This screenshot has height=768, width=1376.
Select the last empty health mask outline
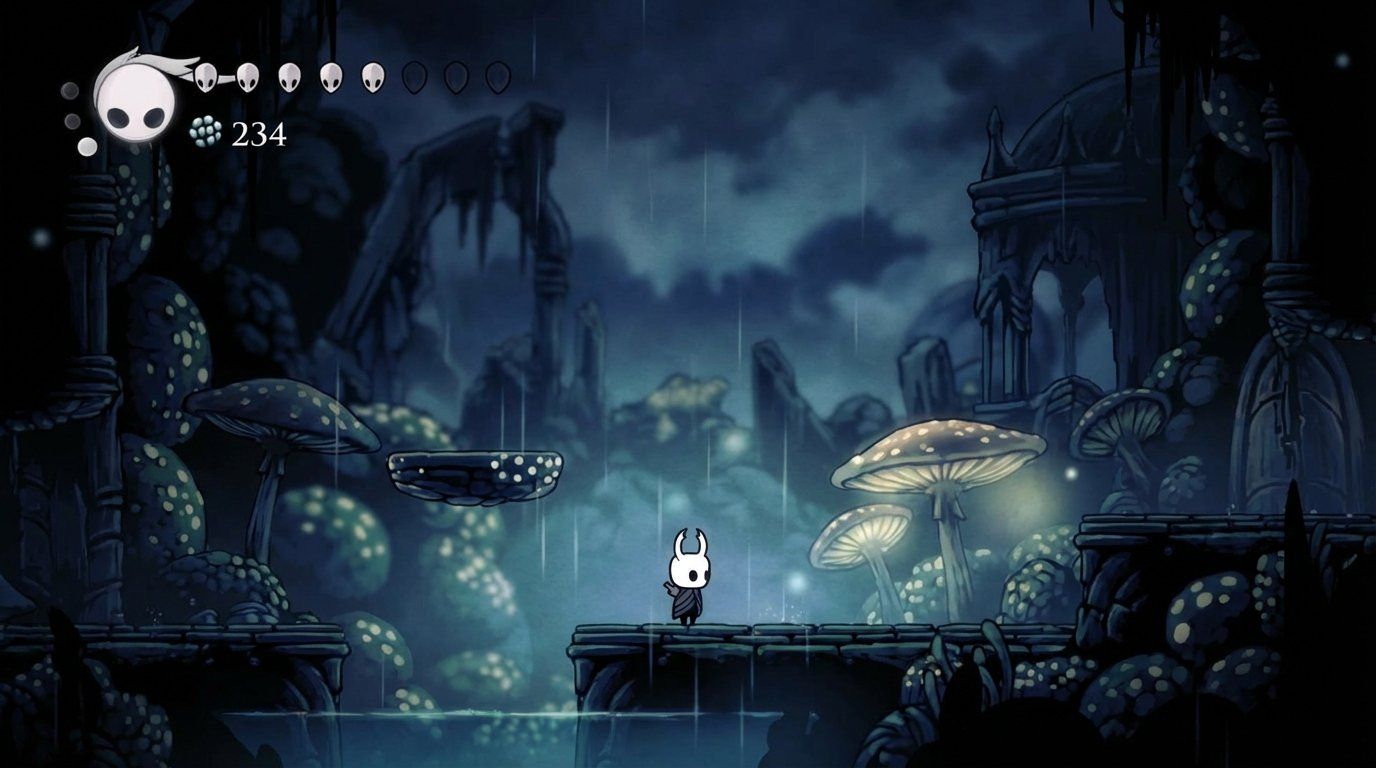(x=496, y=77)
